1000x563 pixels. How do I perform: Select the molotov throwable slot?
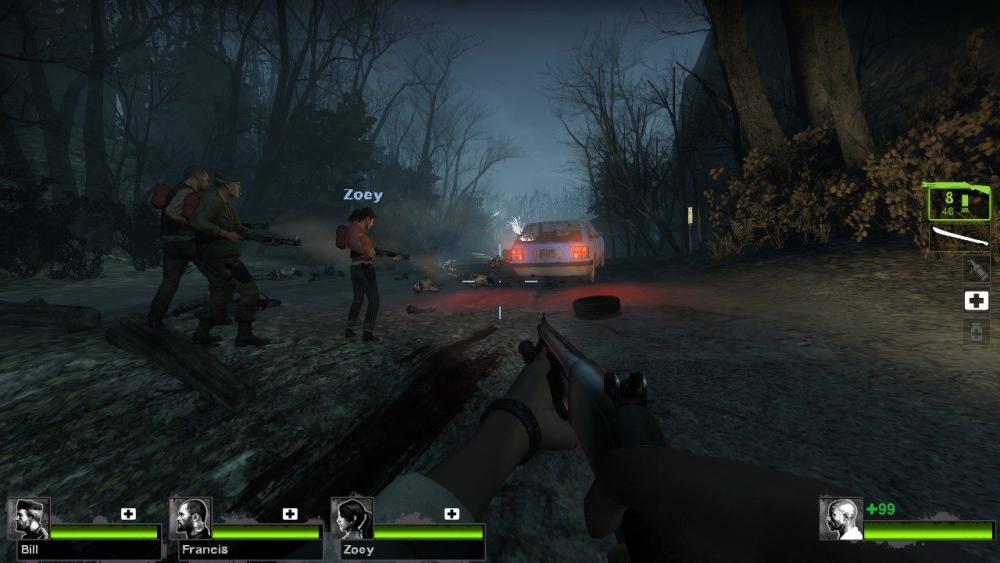[x=976, y=268]
